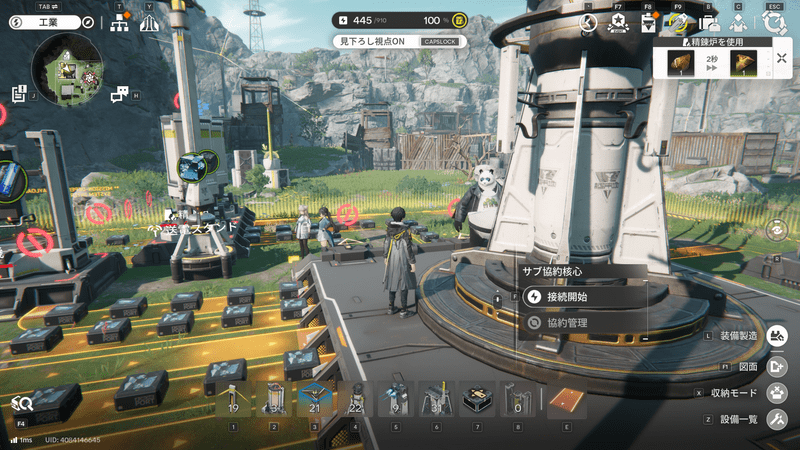Select the hotbar building with count 31
Viewport: 800px width, 450px height.
[x=435, y=399]
